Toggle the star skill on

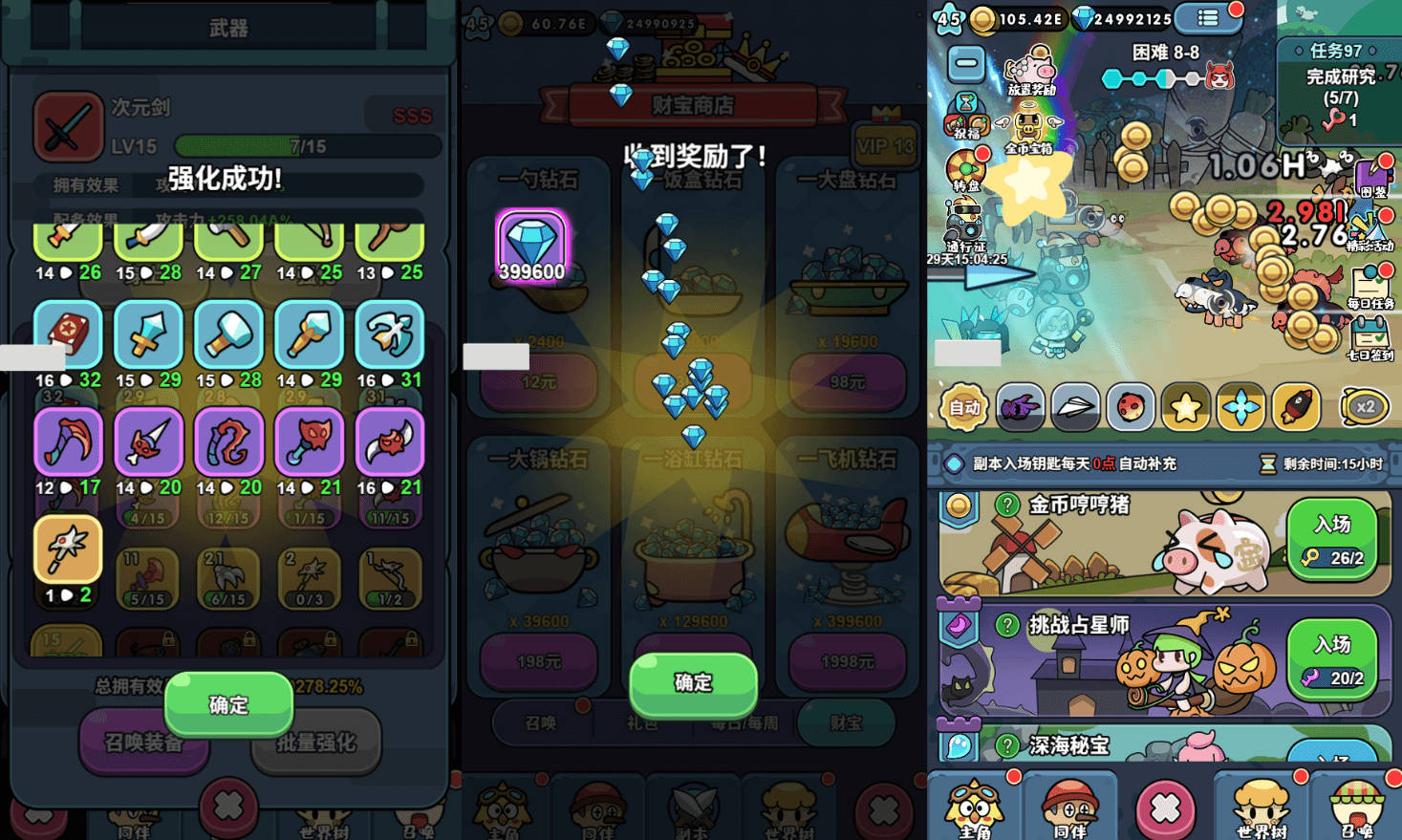pyautogui.click(x=1185, y=407)
